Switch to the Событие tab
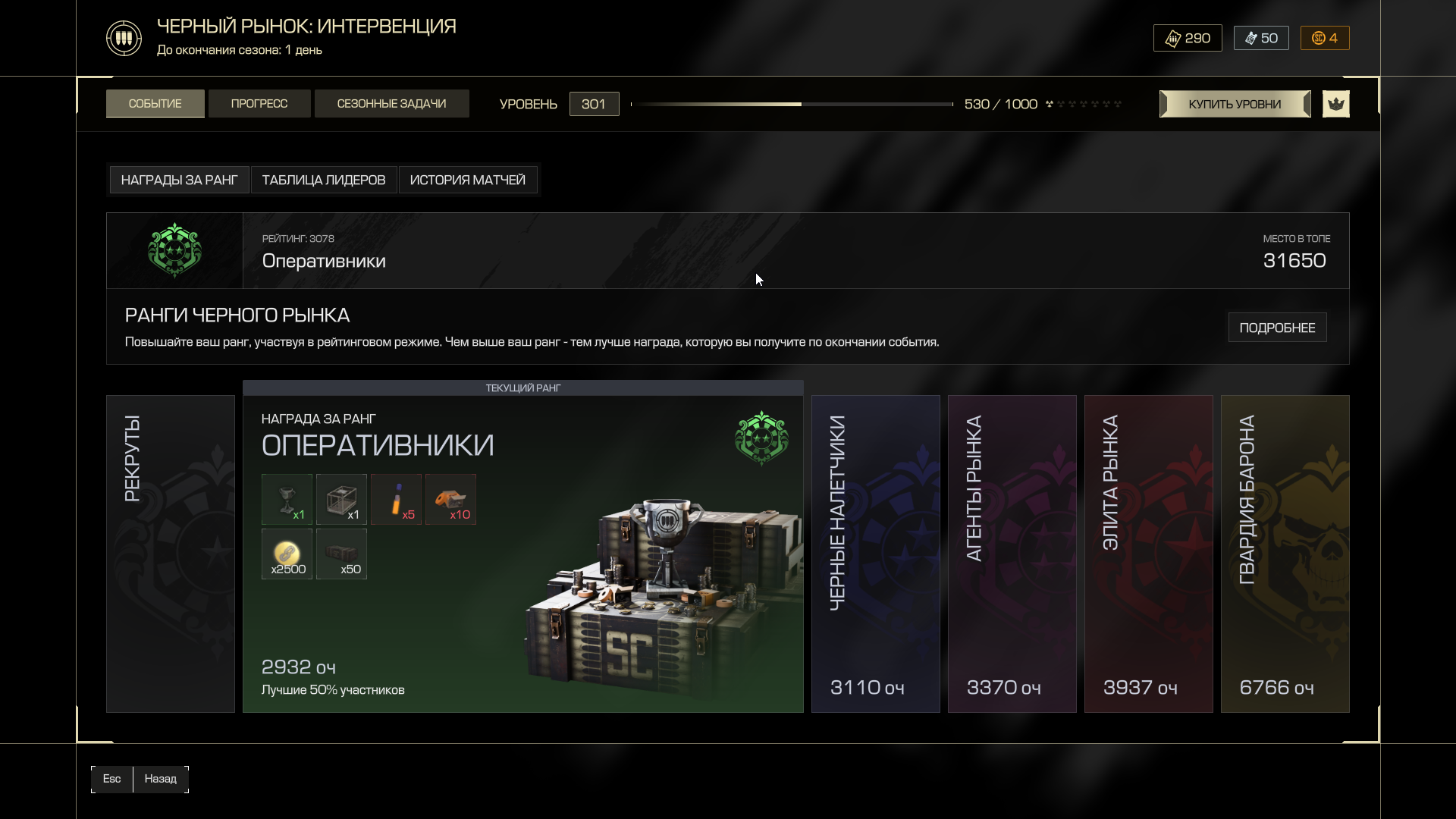The width and height of the screenshot is (1456, 819). tap(155, 104)
